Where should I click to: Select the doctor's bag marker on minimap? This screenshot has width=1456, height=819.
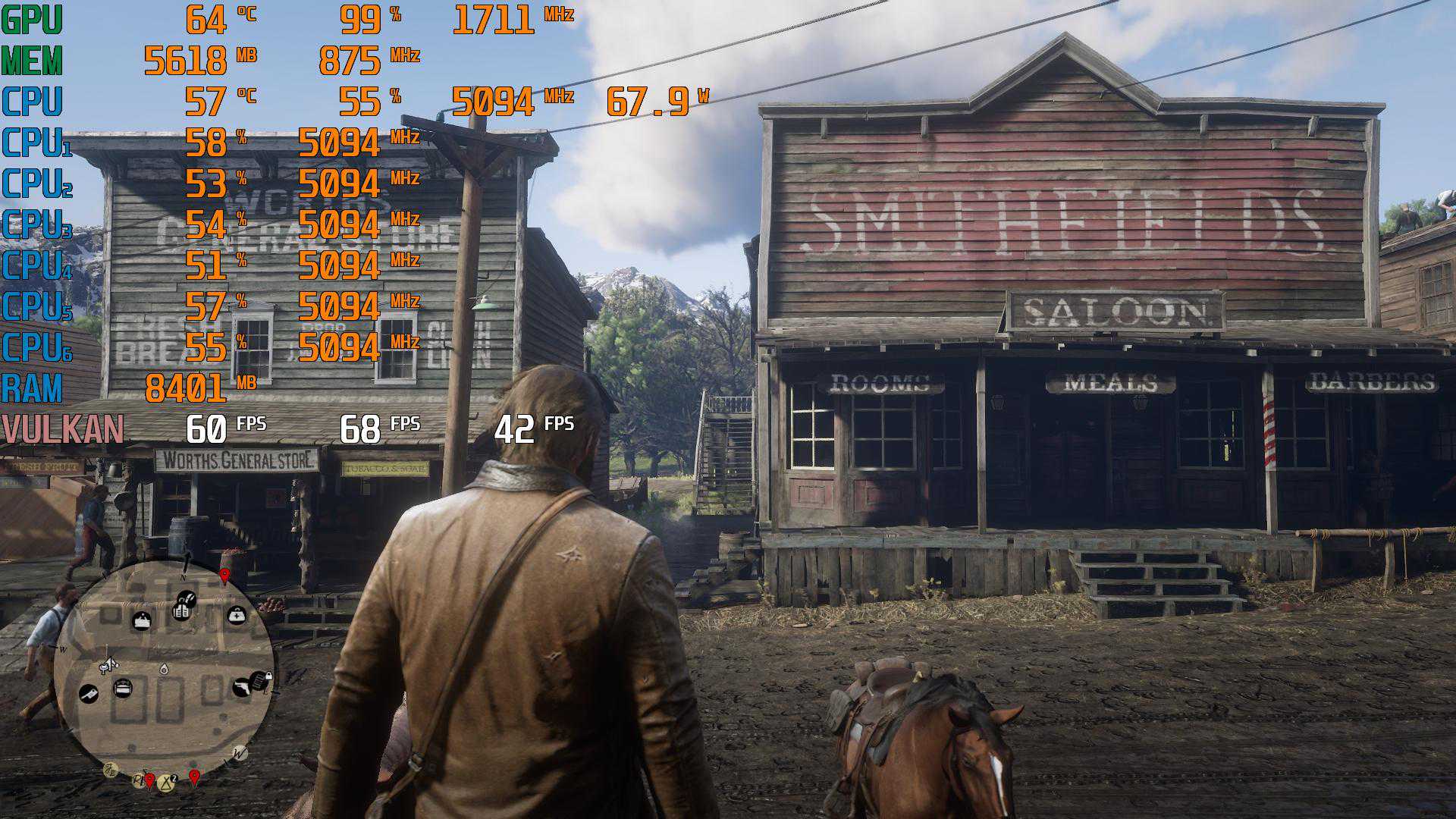tap(237, 615)
